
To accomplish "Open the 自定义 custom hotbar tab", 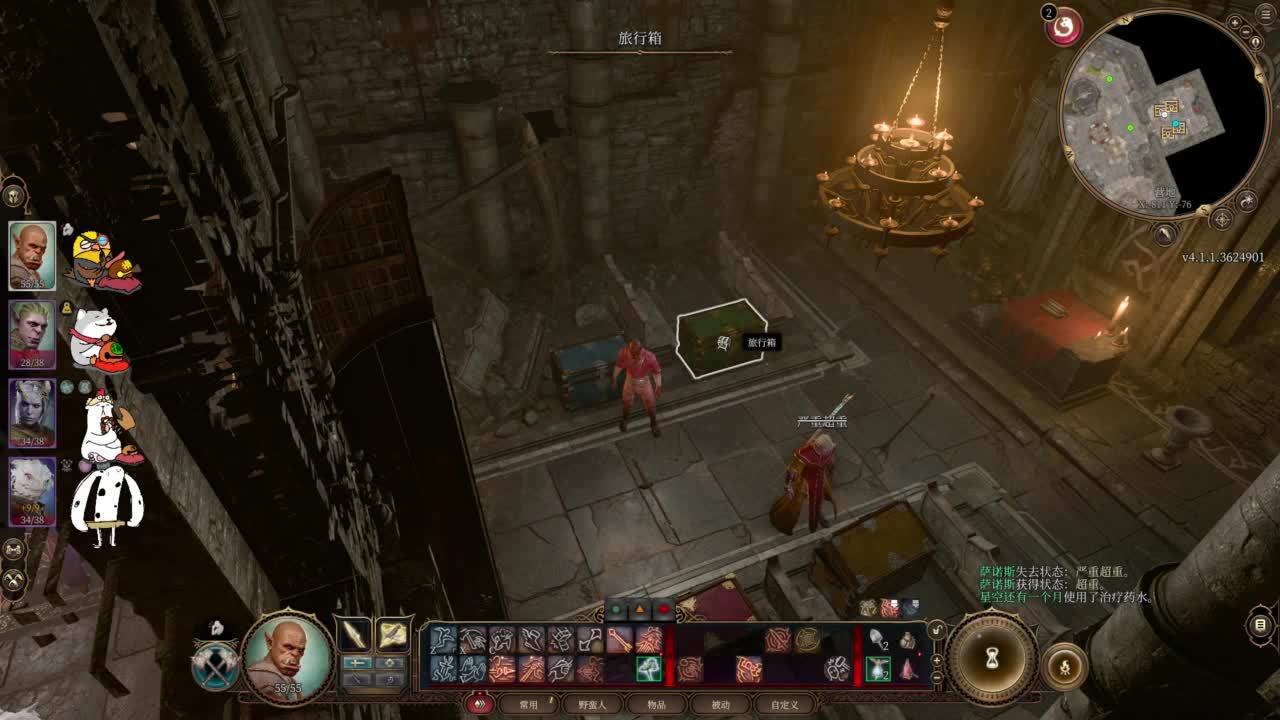I will click(785, 704).
